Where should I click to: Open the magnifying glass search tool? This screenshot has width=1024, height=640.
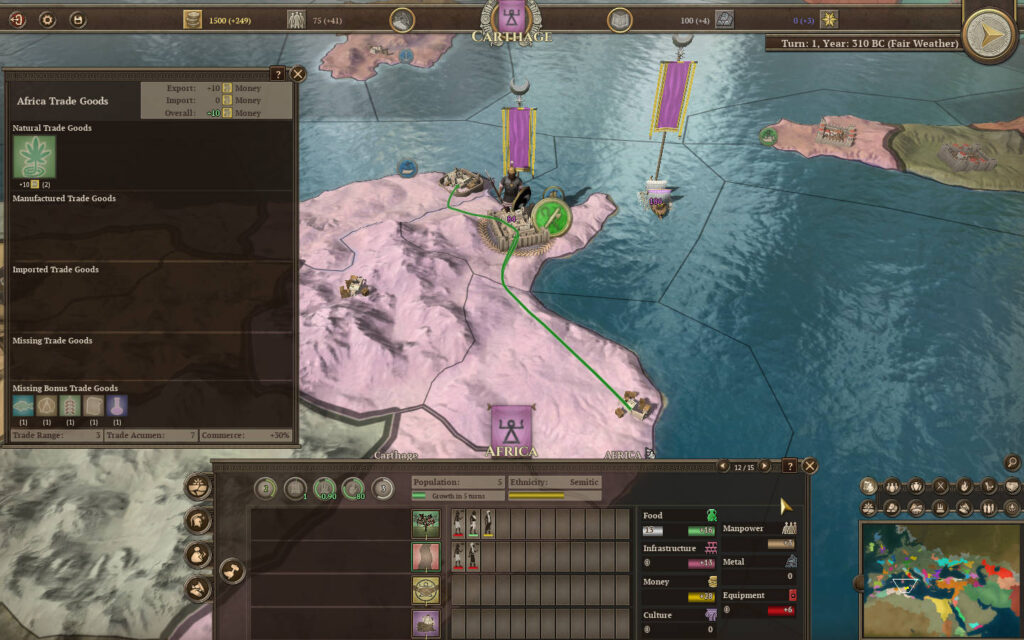pos(1013,462)
